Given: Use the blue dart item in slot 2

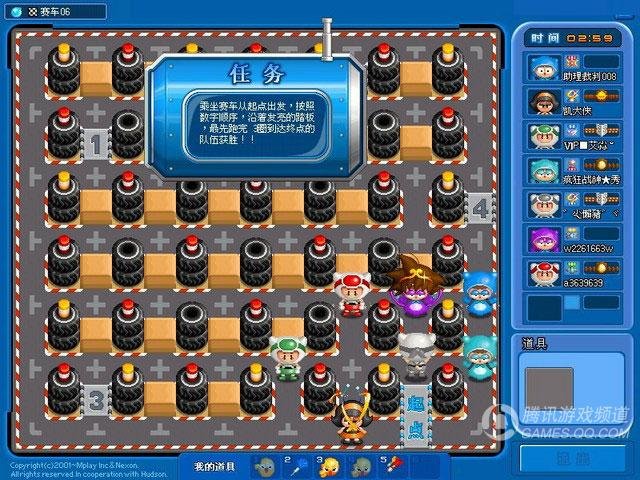Looking at the screenshot, I should click(x=297, y=467).
